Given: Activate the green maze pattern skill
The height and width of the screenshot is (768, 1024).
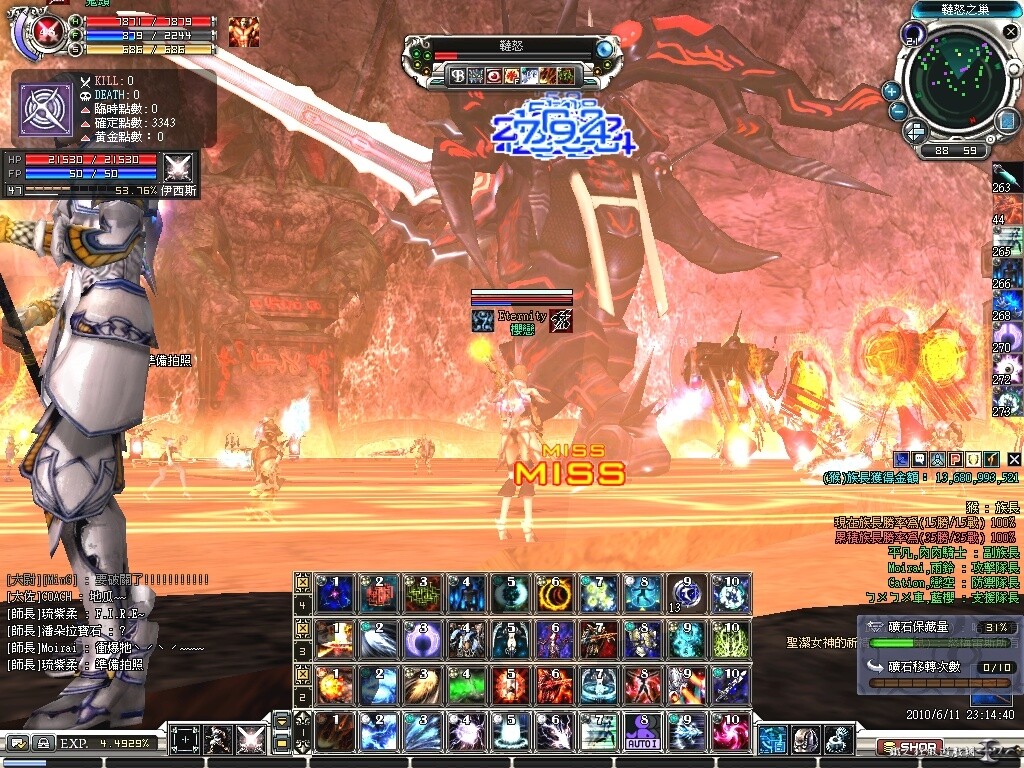Looking at the screenshot, I should click(423, 593).
